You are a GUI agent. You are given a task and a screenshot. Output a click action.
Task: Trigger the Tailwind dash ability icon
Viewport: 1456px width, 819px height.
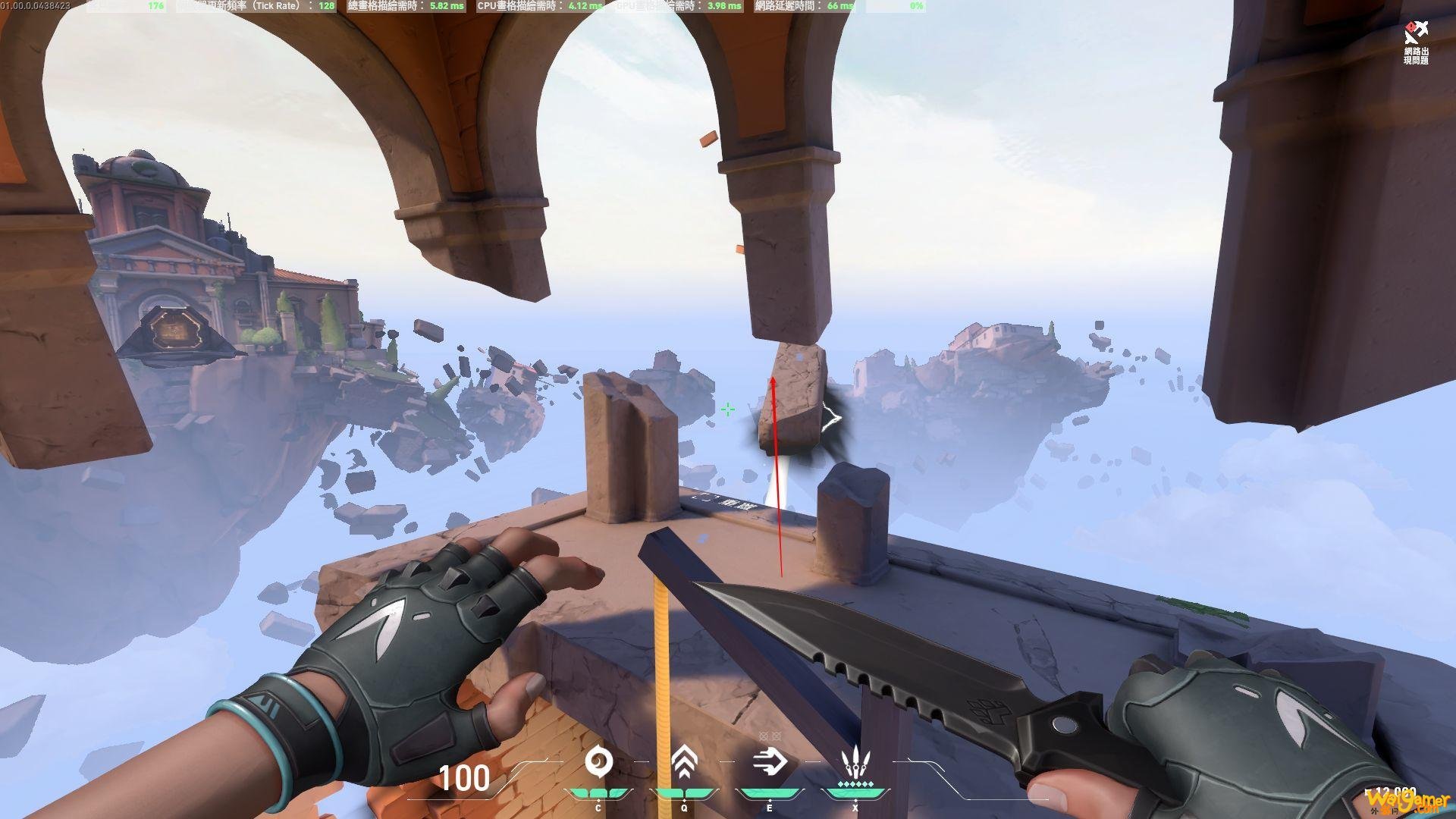[770, 761]
